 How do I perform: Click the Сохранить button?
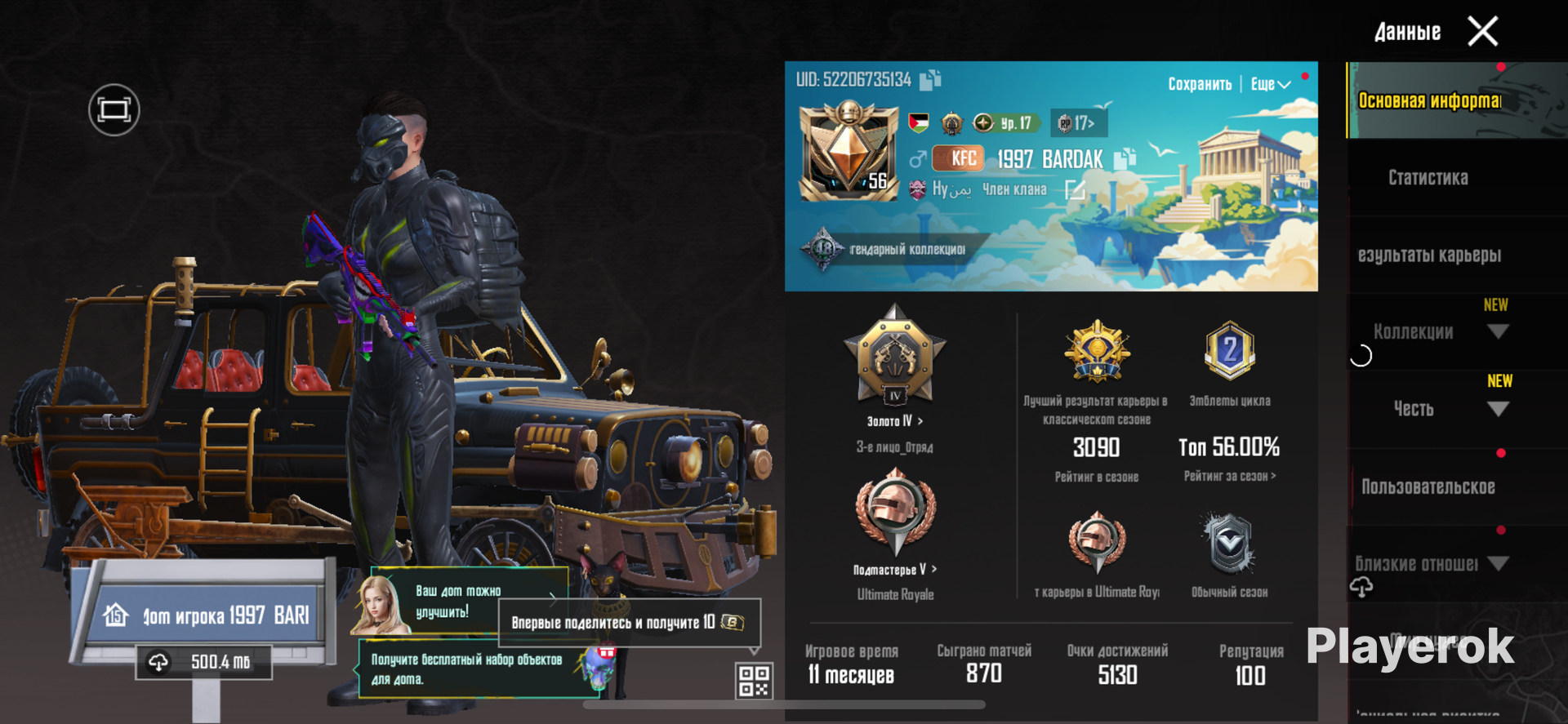[1199, 84]
